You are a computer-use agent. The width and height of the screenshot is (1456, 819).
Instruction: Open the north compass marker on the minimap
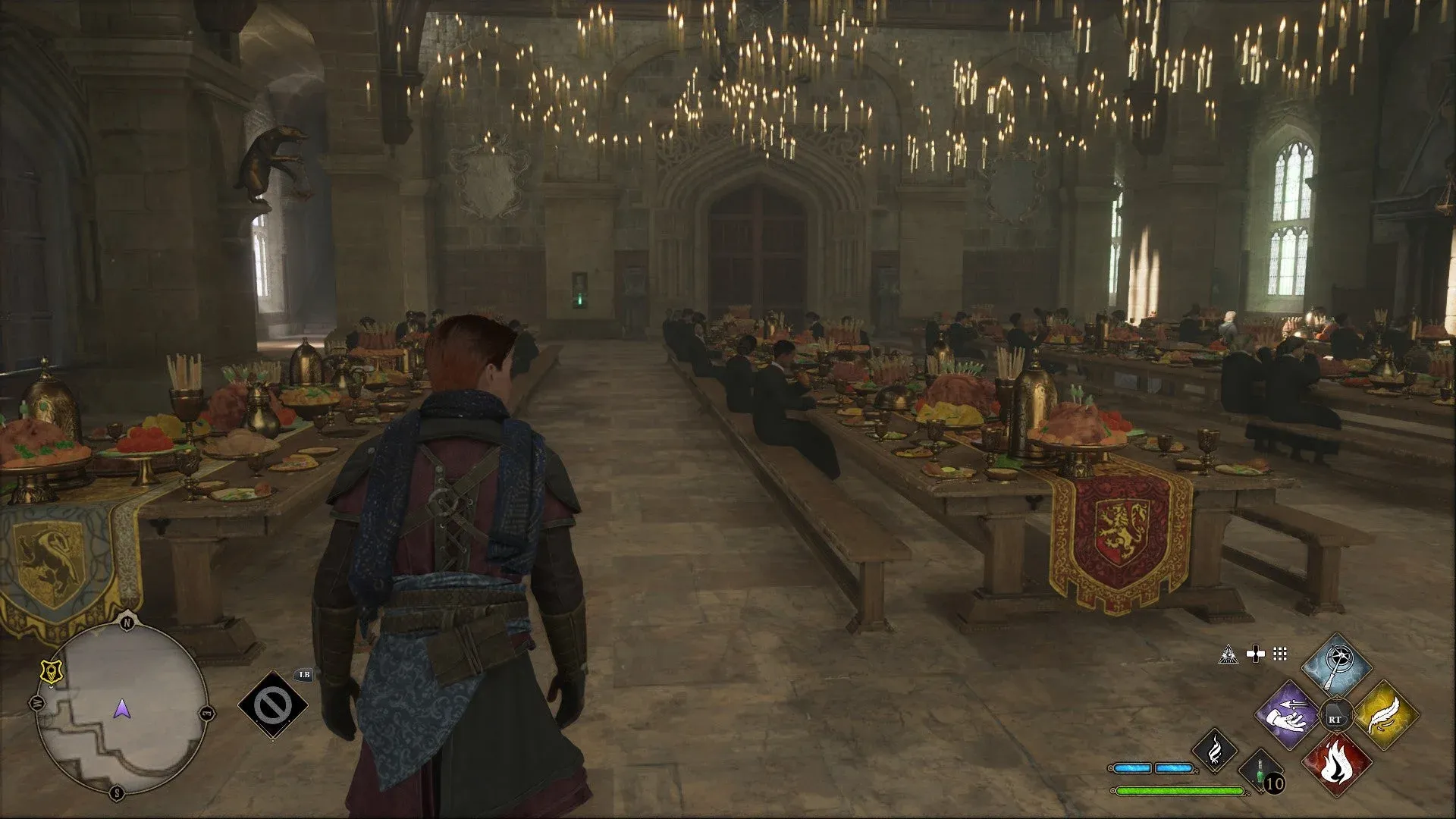(127, 622)
